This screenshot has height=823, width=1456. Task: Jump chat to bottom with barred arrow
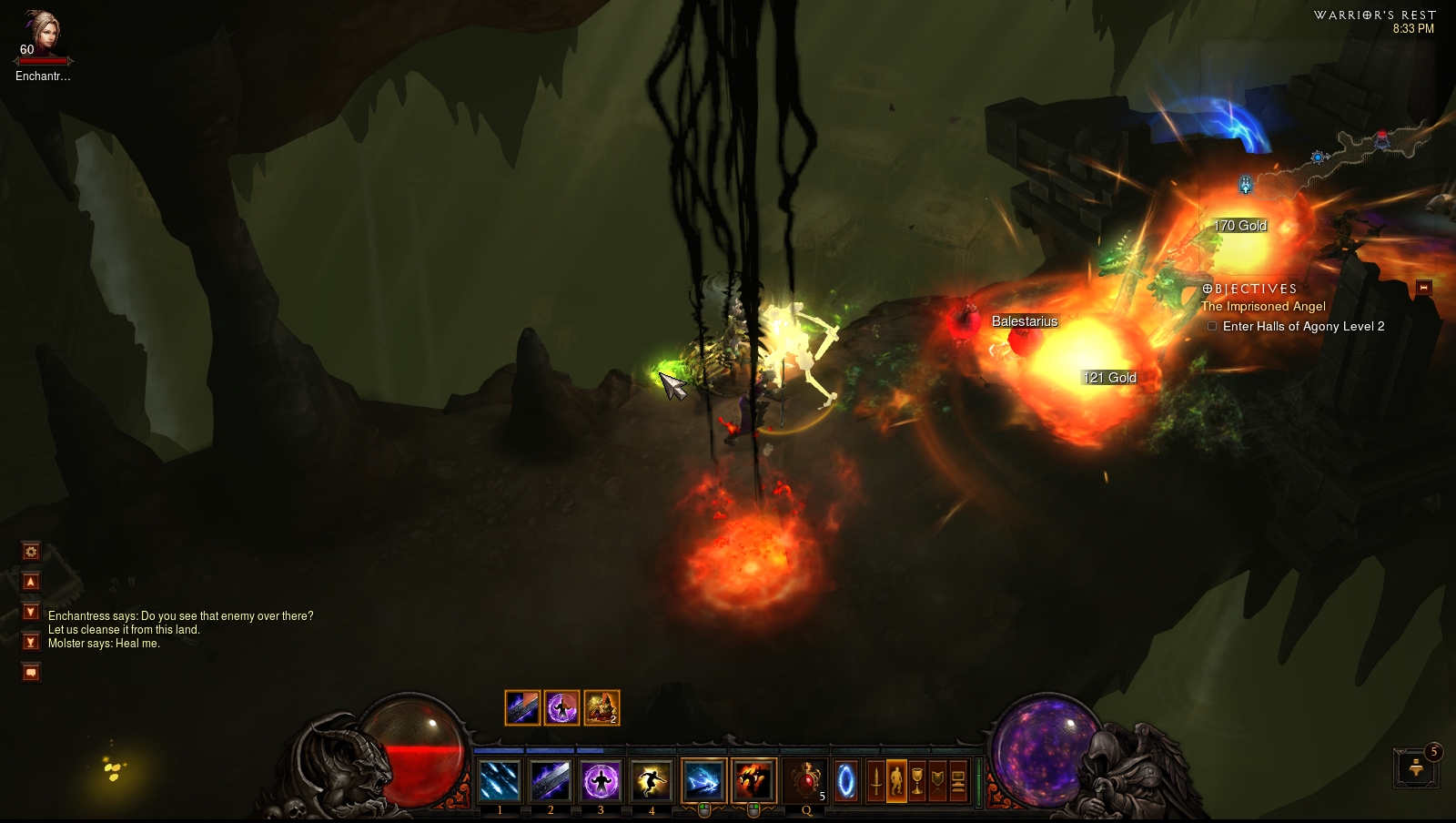(x=31, y=642)
